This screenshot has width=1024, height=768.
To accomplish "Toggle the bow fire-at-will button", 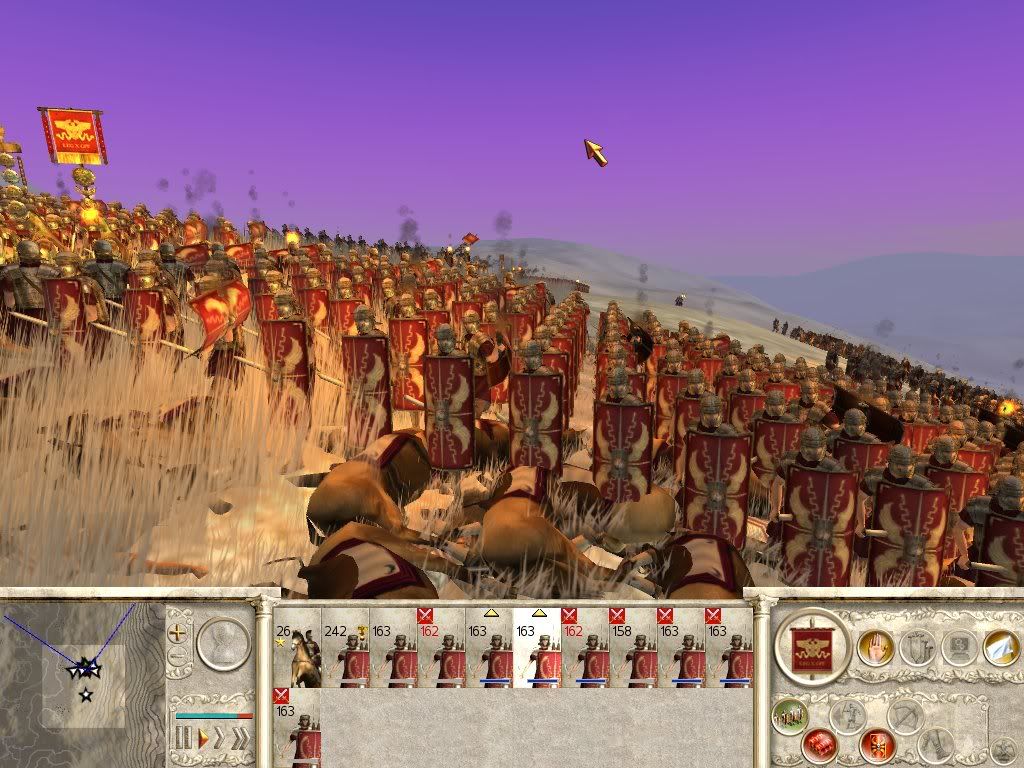I will click(x=906, y=716).
